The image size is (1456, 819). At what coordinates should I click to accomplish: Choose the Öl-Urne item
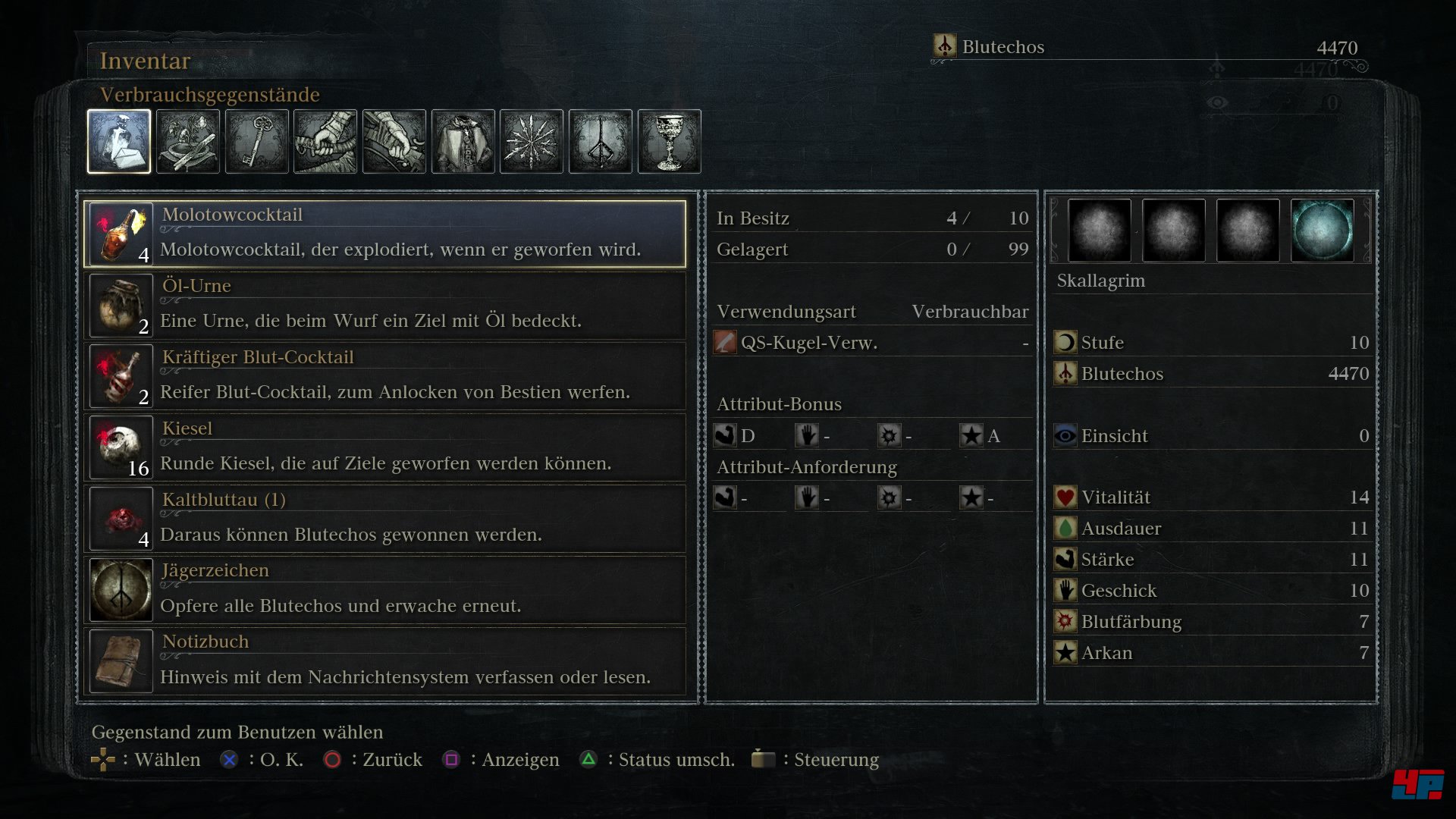[x=385, y=305]
